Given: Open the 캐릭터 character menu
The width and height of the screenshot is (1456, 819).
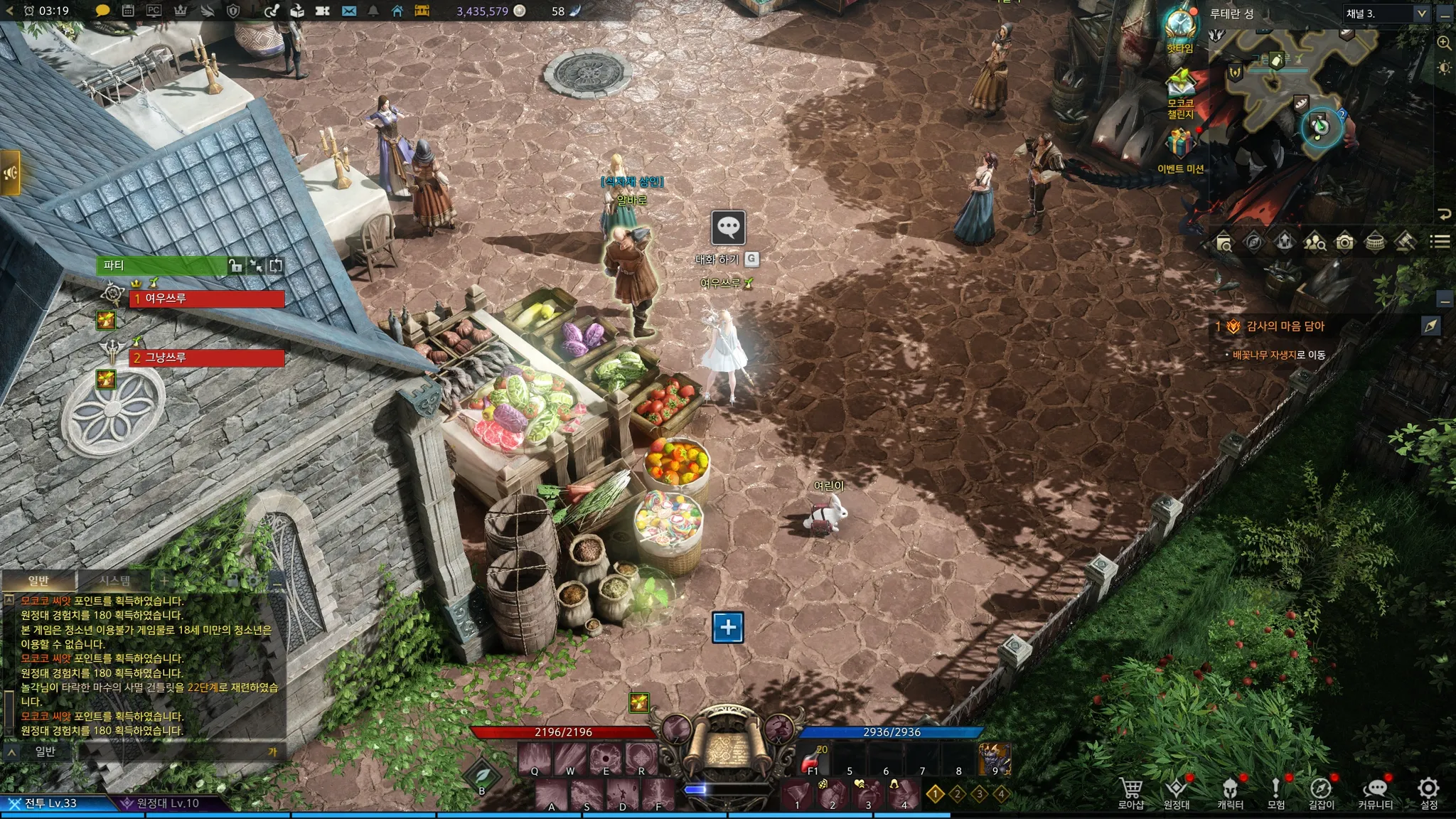Looking at the screenshot, I should (1230, 792).
